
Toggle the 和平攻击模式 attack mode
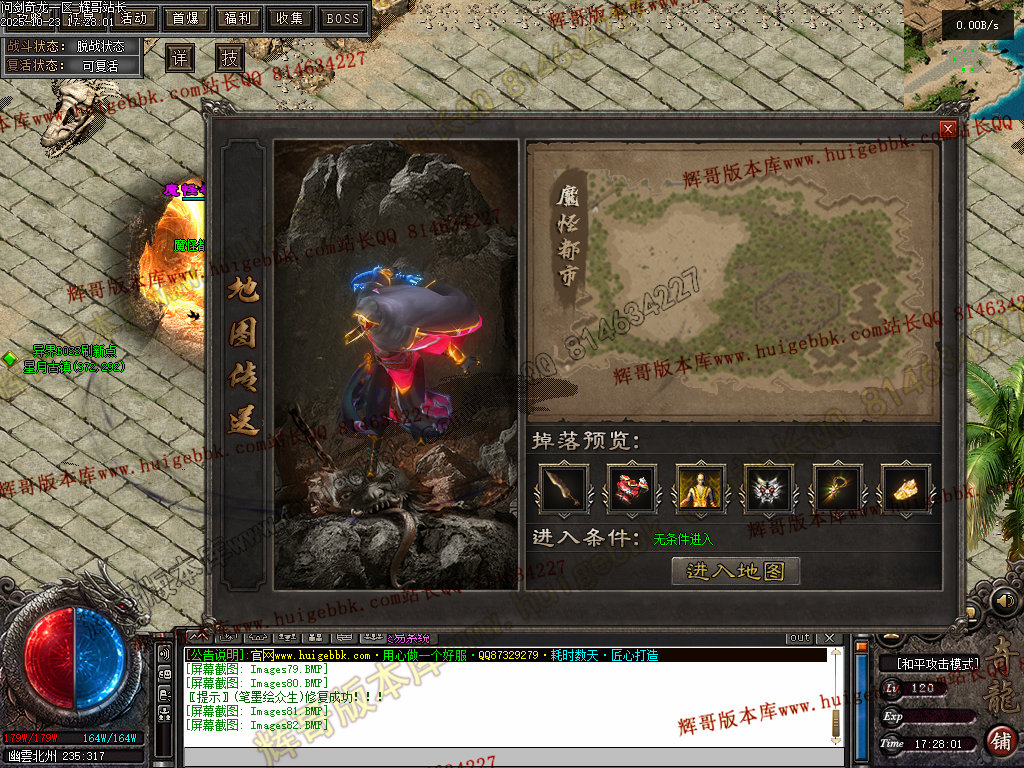(x=929, y=663)
